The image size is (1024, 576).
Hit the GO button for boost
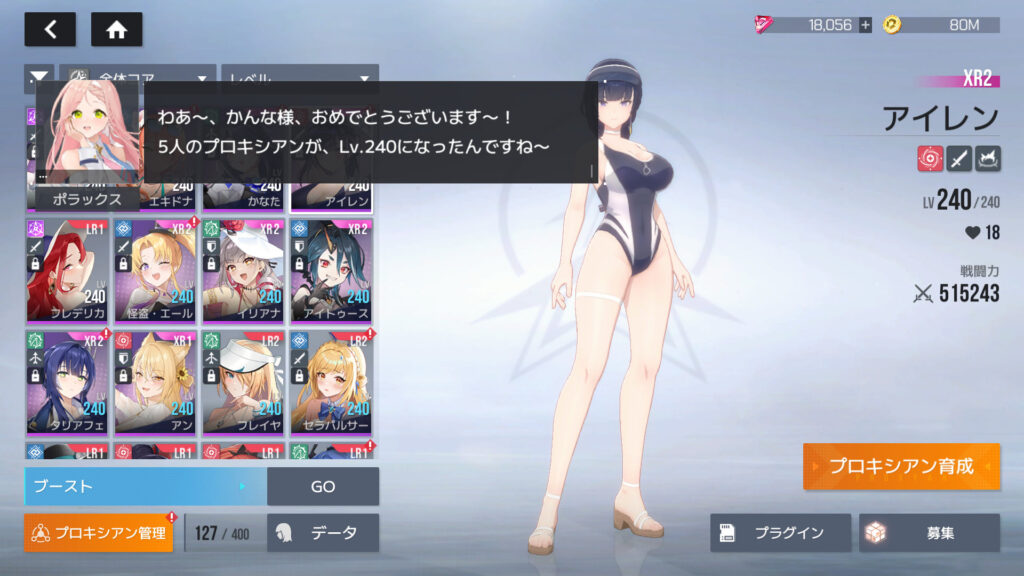click(x=323, y=487)
